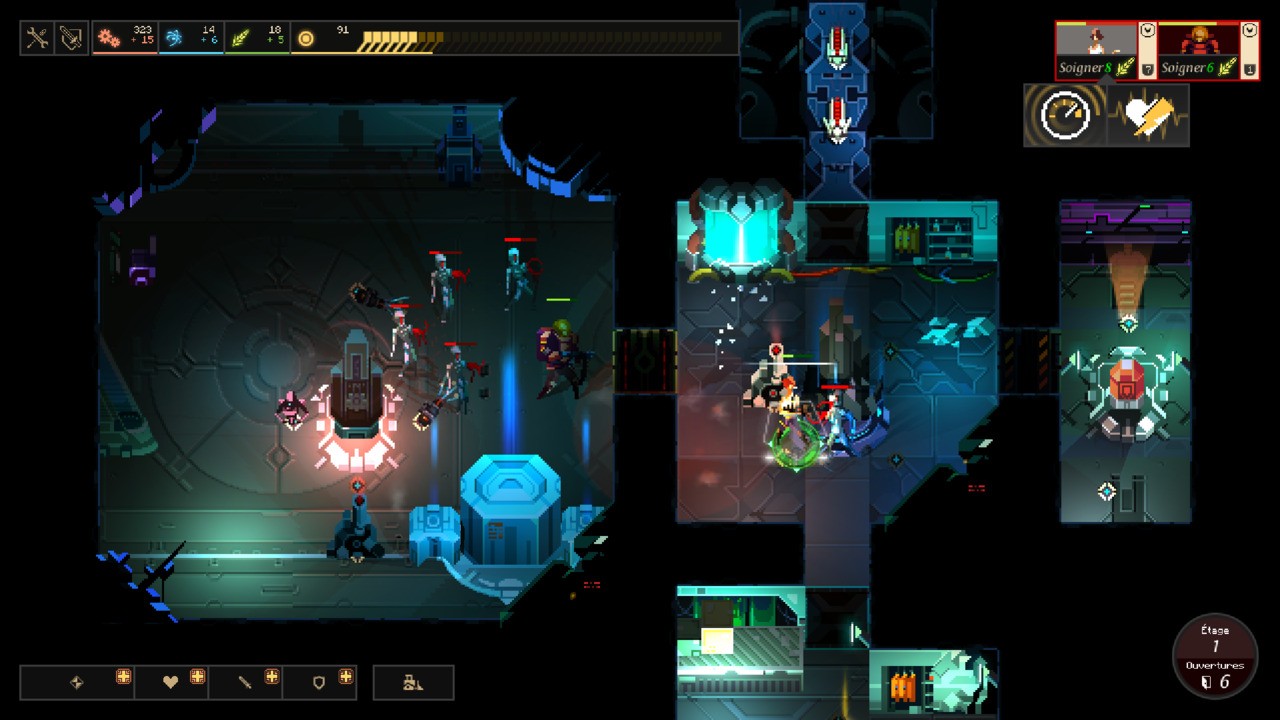This screenshot has width=1280, height=720.
Task: Select the sword module category
Action: (245, 682)
